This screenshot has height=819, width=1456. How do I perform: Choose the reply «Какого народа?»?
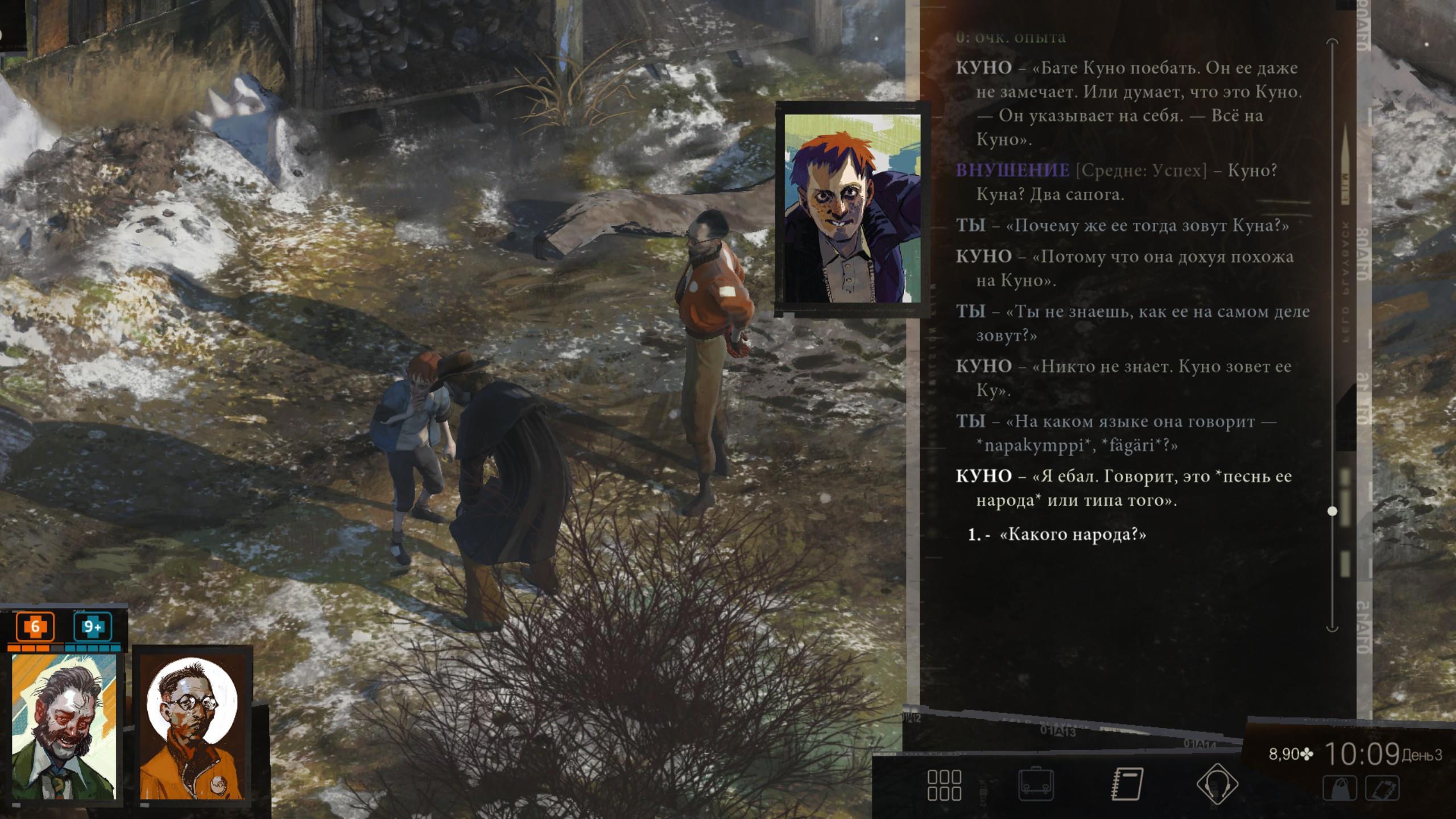tap(1072, 535)
